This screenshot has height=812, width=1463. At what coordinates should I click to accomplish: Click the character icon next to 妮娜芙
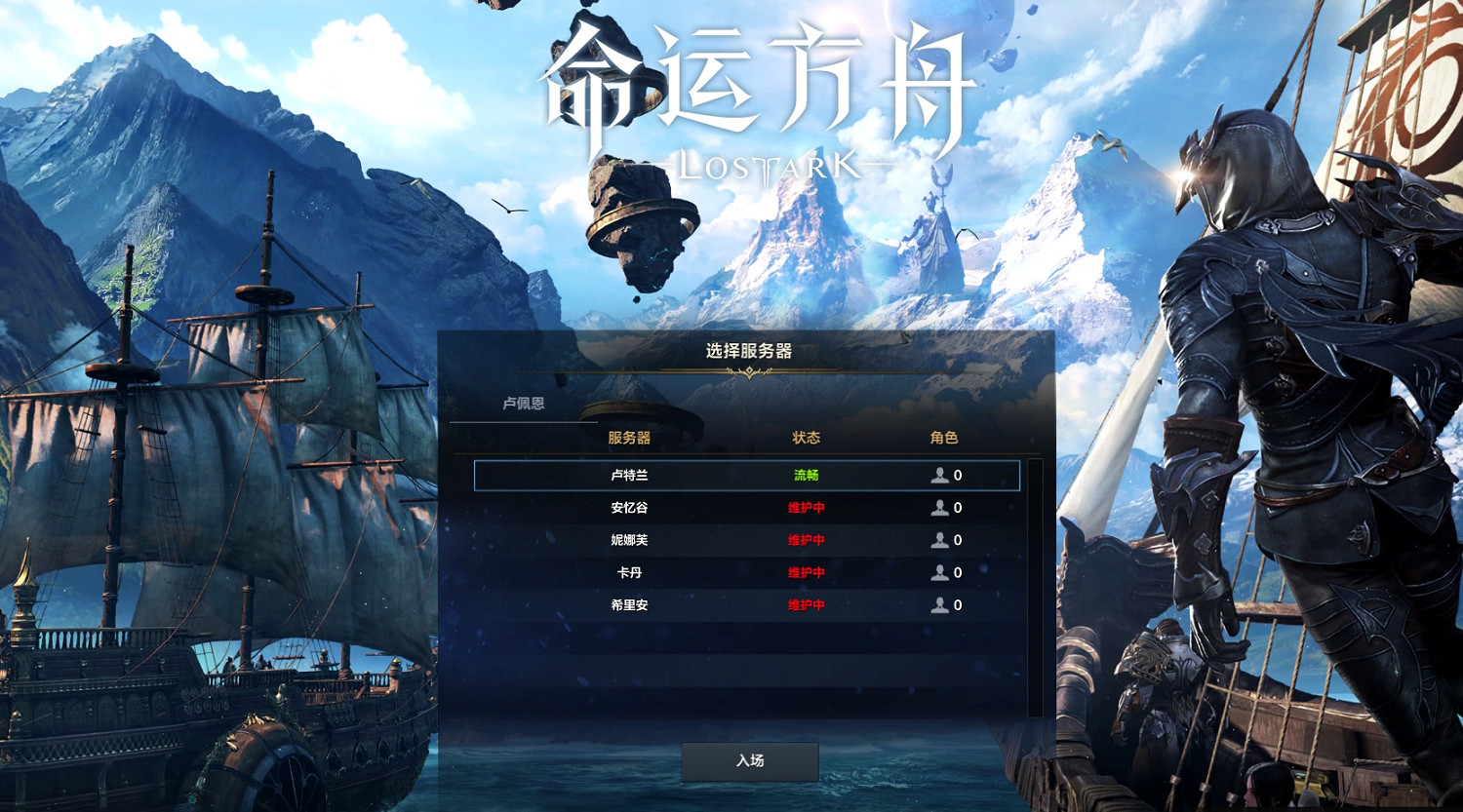pyautogui.click(x=938, y=540)
